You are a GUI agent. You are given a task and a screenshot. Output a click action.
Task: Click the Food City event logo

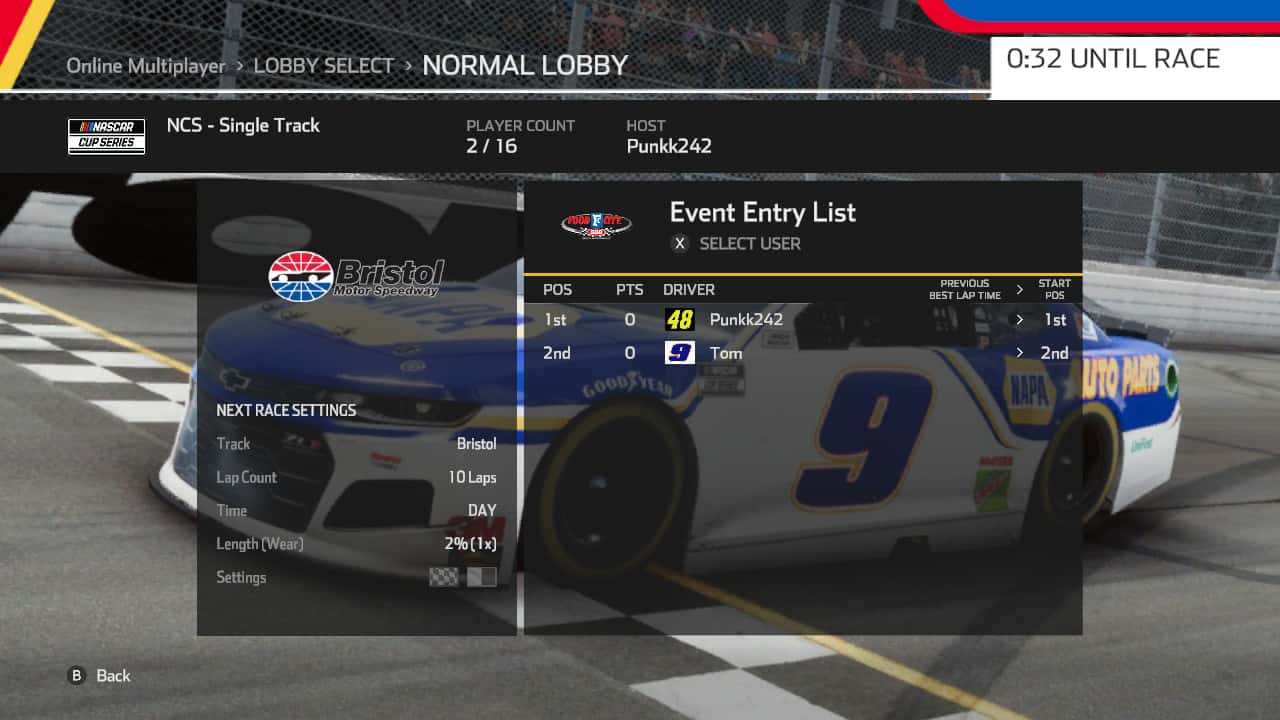(597, 225)
